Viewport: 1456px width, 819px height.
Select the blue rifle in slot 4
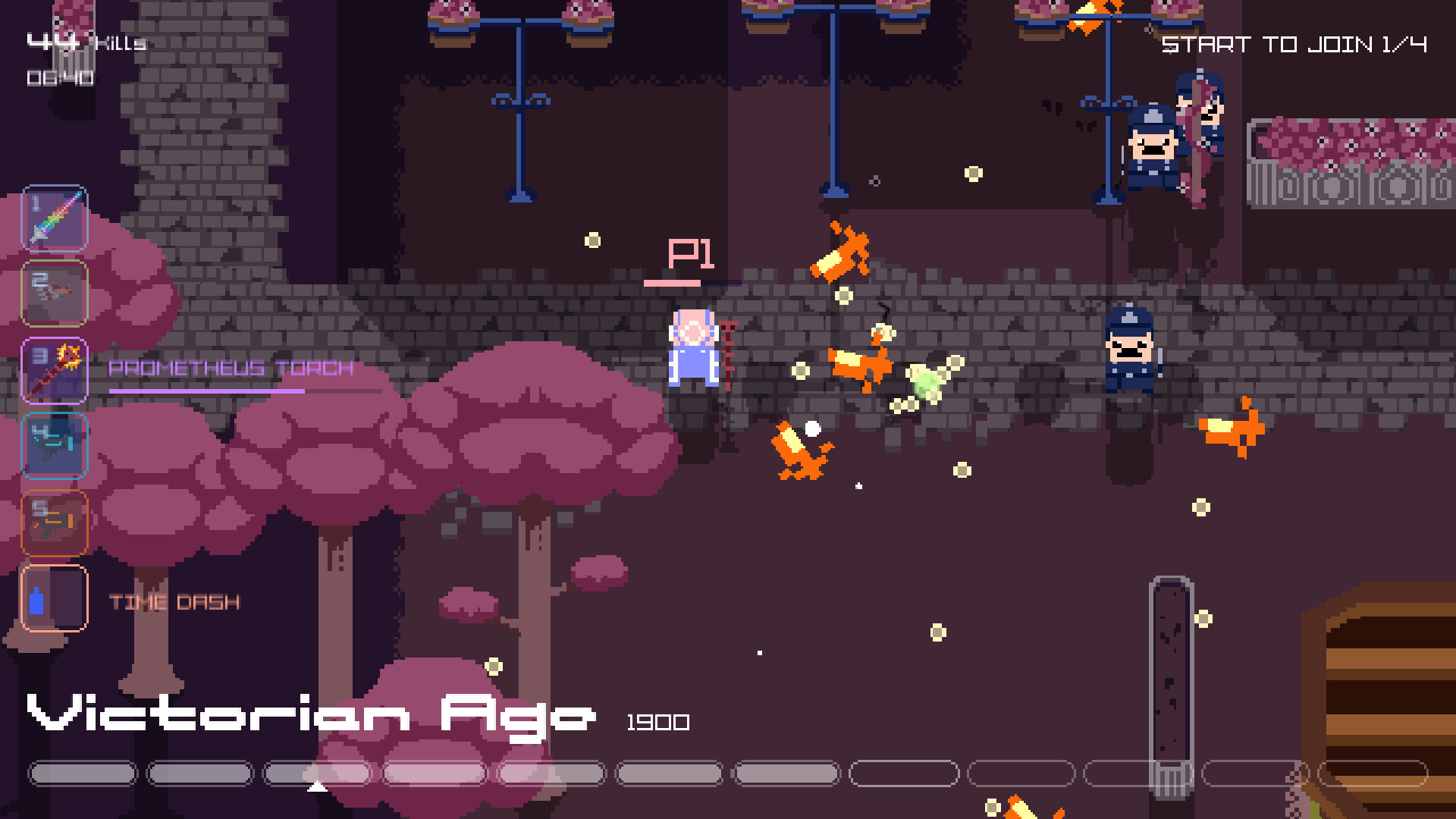[55, 446]
